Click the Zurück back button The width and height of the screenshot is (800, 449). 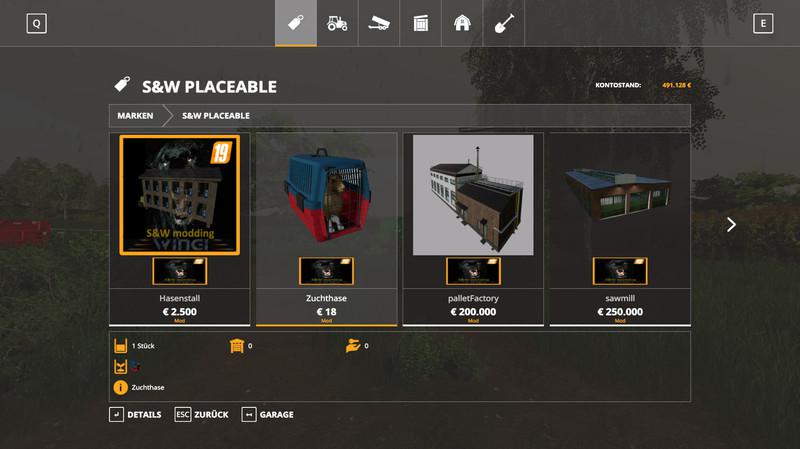tap(201, 414)
